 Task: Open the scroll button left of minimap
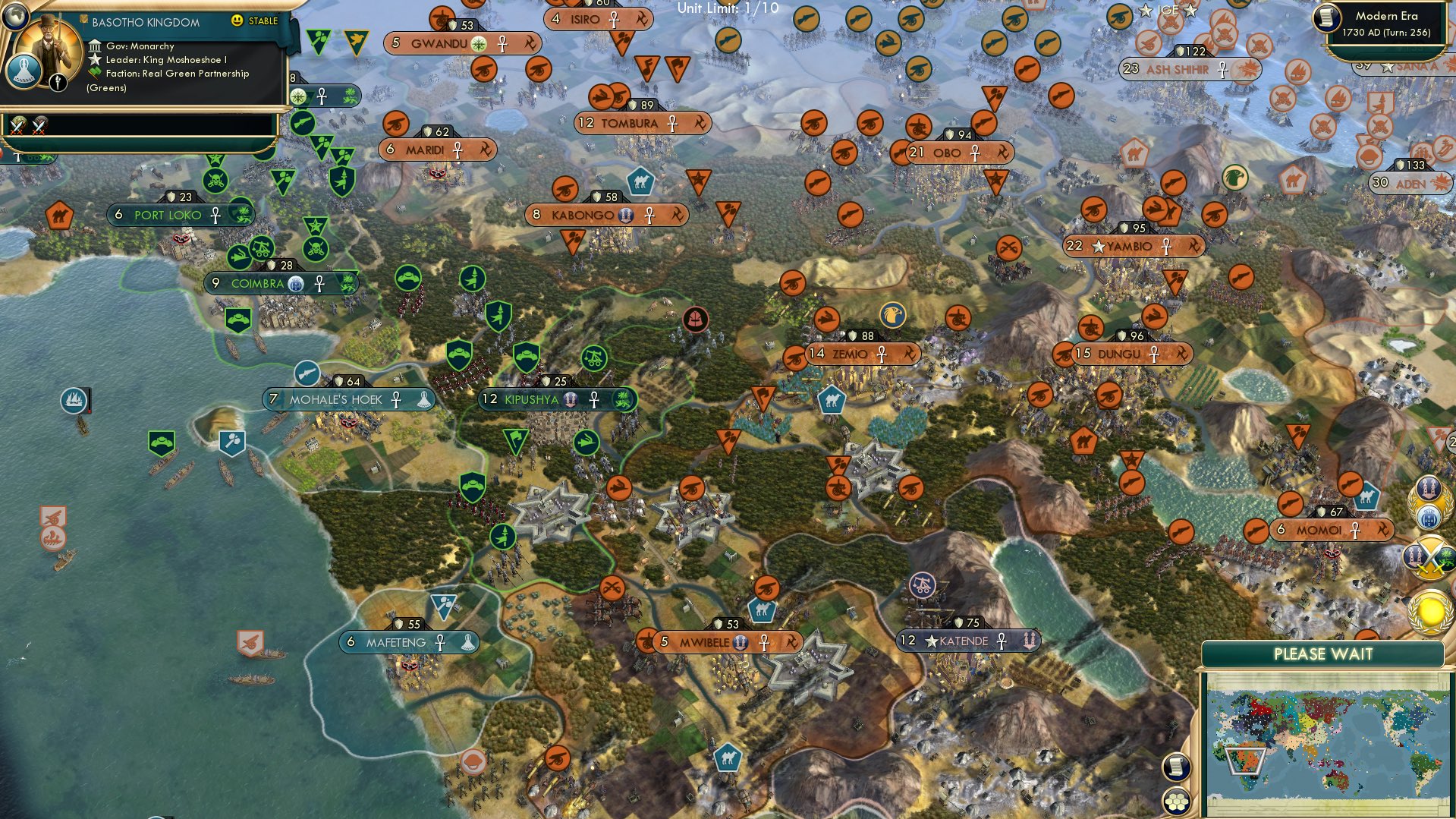(x=1175, y=767)
